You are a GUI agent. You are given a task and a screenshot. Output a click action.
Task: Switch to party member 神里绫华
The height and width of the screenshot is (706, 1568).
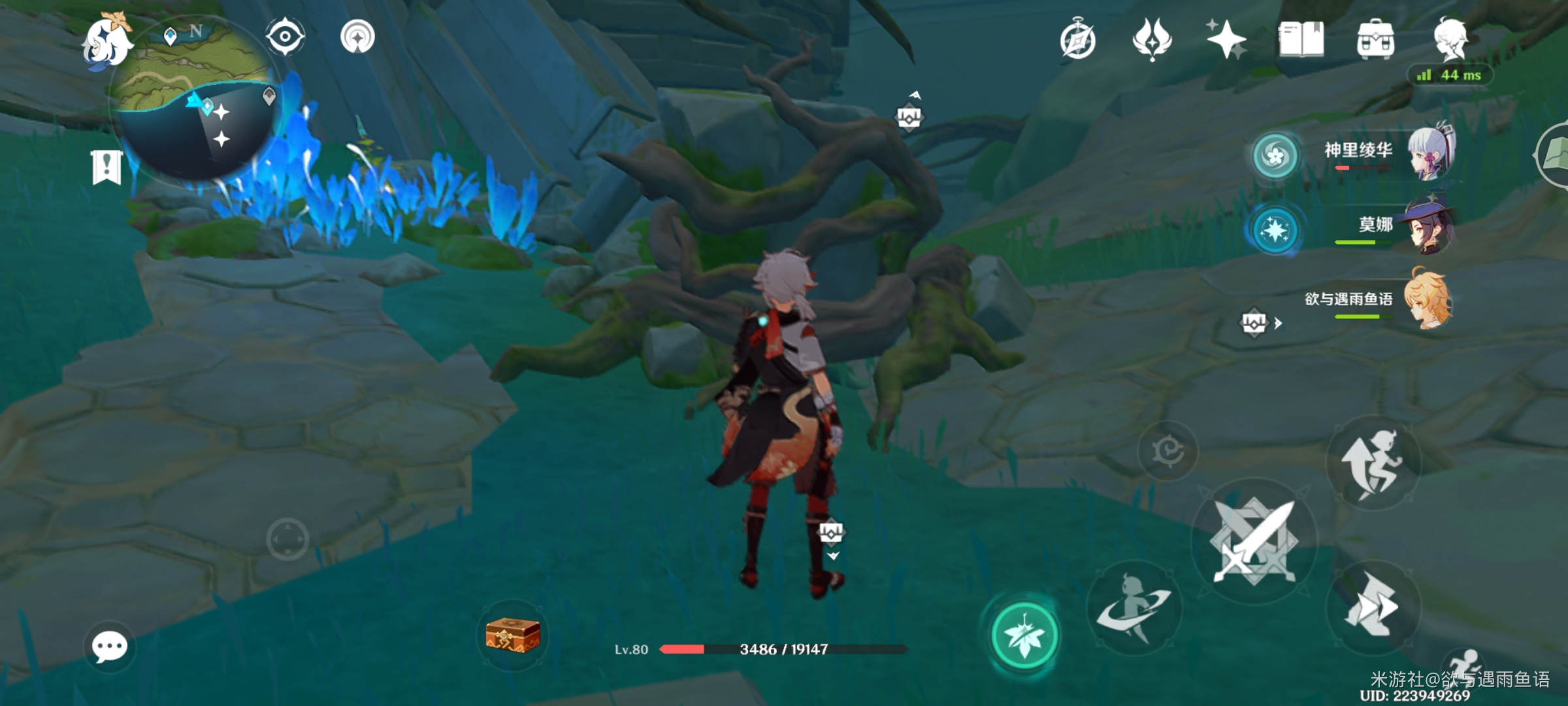tap(1431, 152)
